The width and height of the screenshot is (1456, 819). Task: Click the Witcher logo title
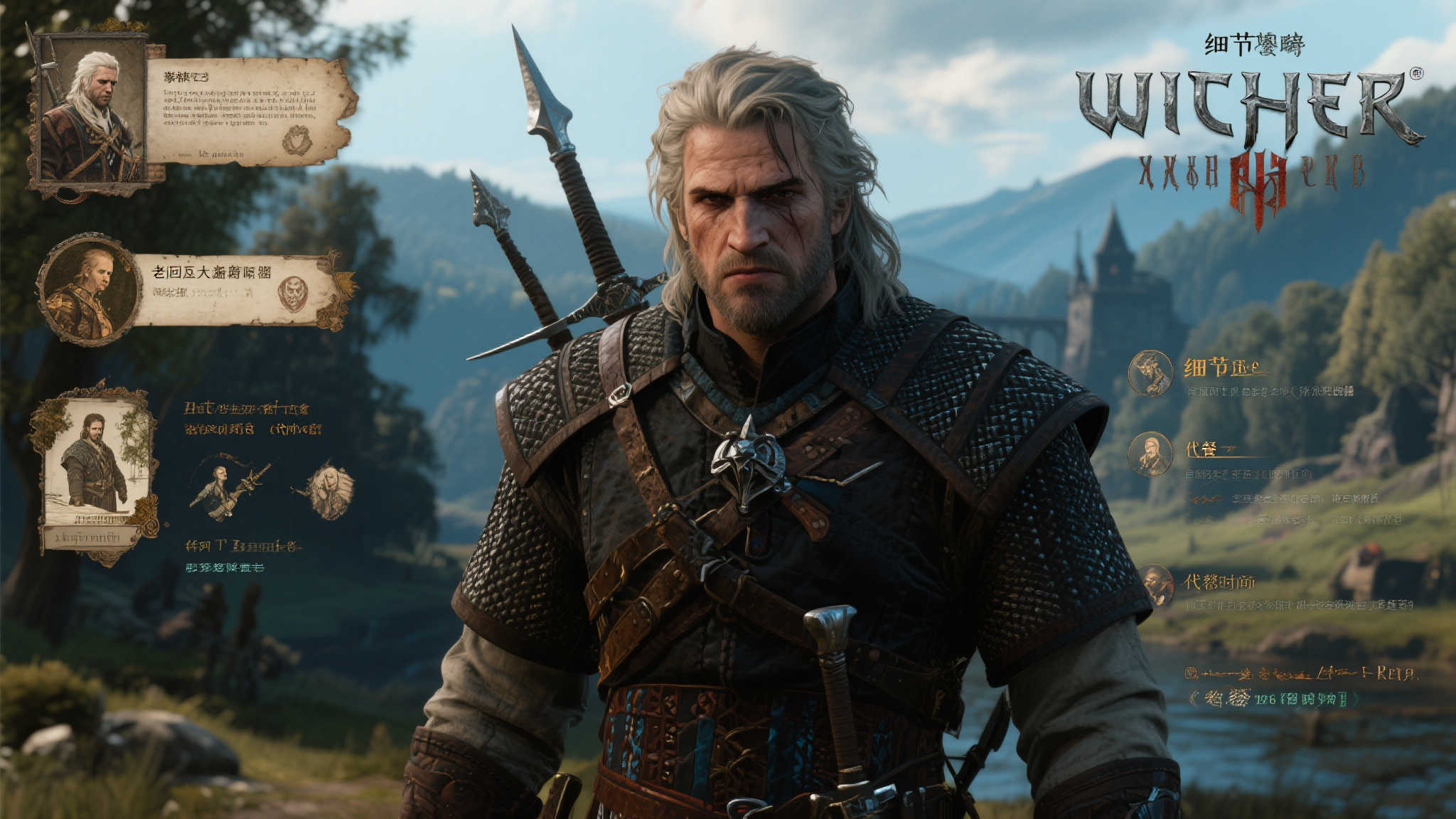1248,107
